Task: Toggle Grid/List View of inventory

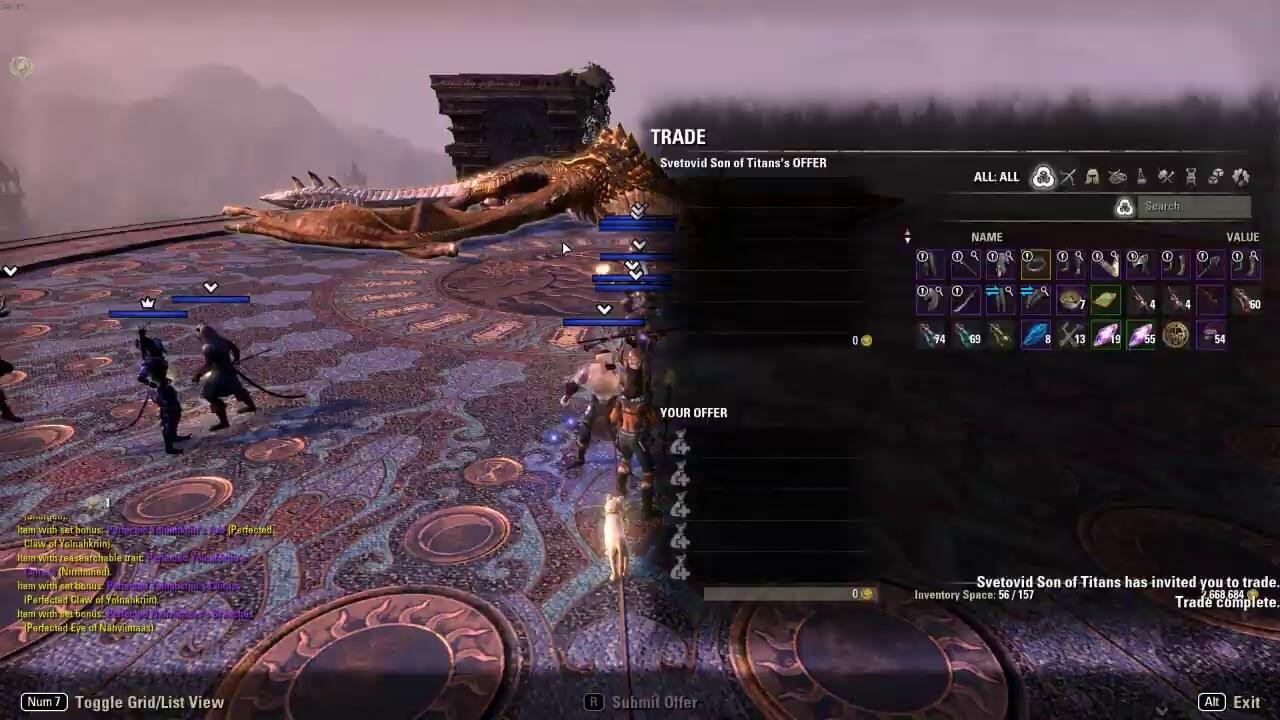Action: [148, 702]
